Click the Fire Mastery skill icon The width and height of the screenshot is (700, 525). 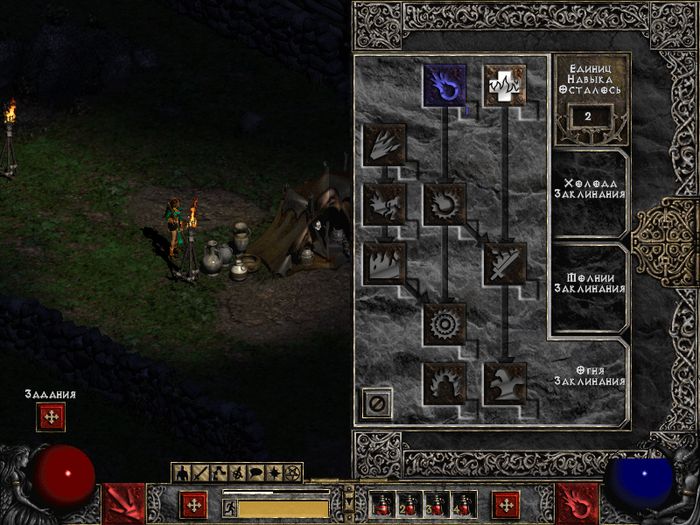pos(445,383)
